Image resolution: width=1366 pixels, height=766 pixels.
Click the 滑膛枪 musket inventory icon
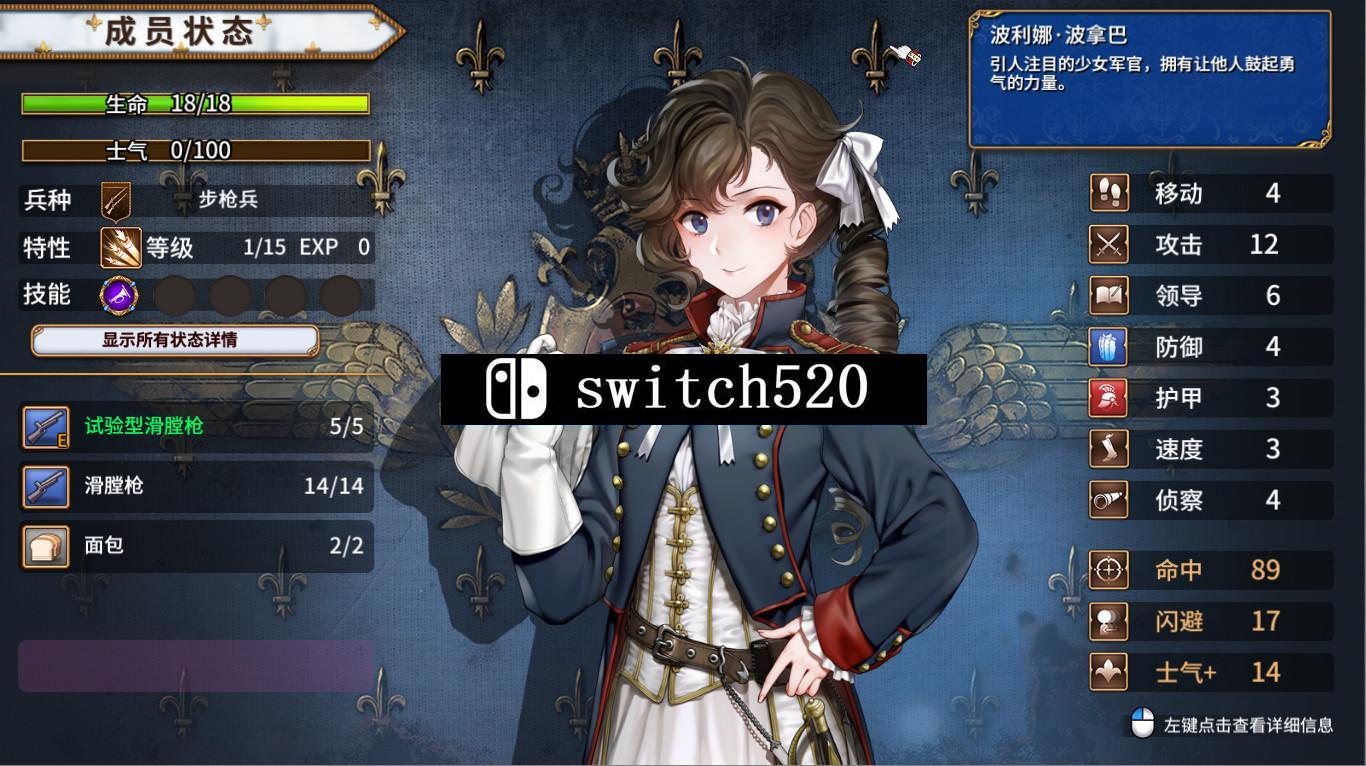point(44,486)
